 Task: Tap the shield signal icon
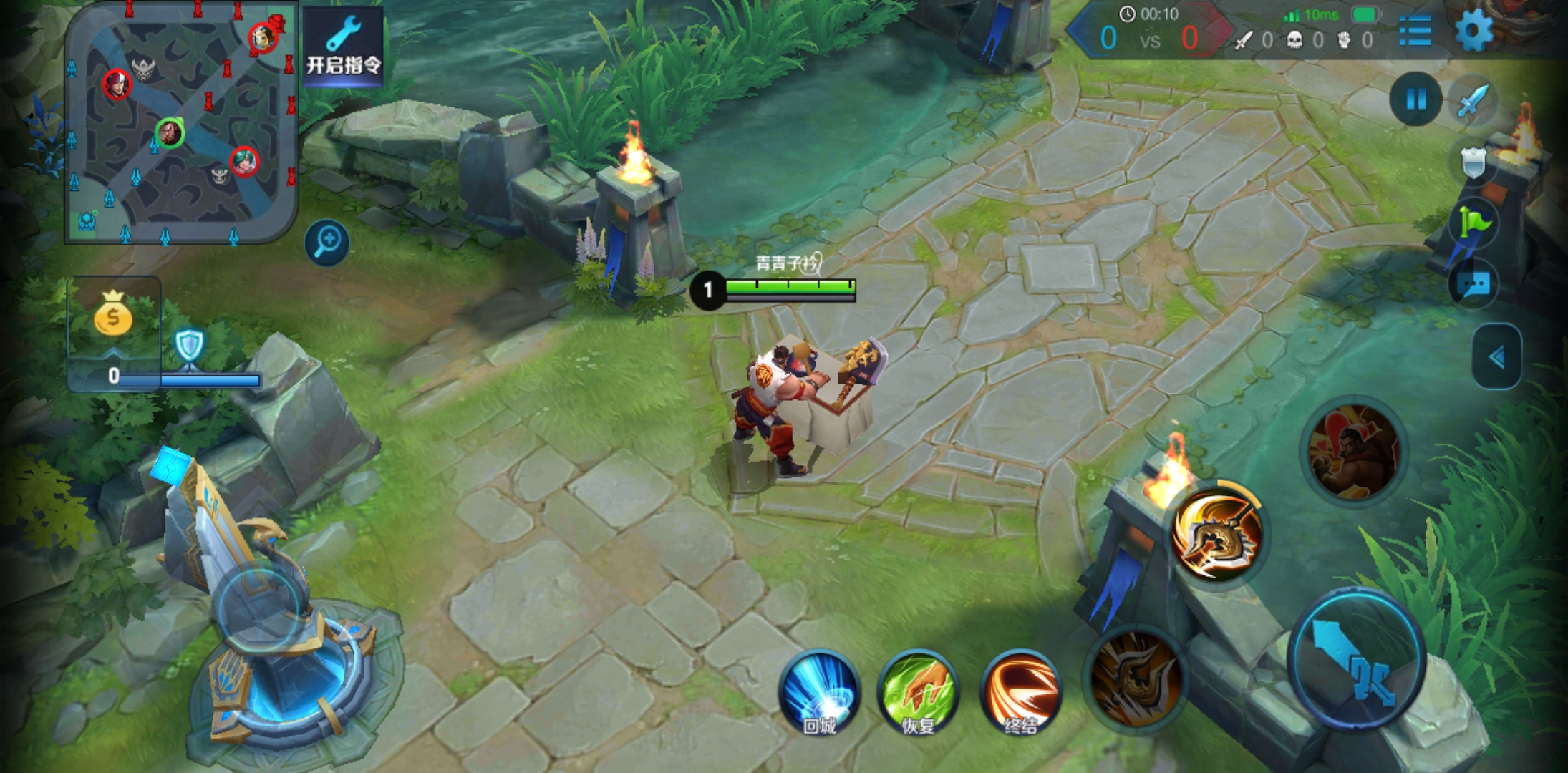click(1473, 163)
